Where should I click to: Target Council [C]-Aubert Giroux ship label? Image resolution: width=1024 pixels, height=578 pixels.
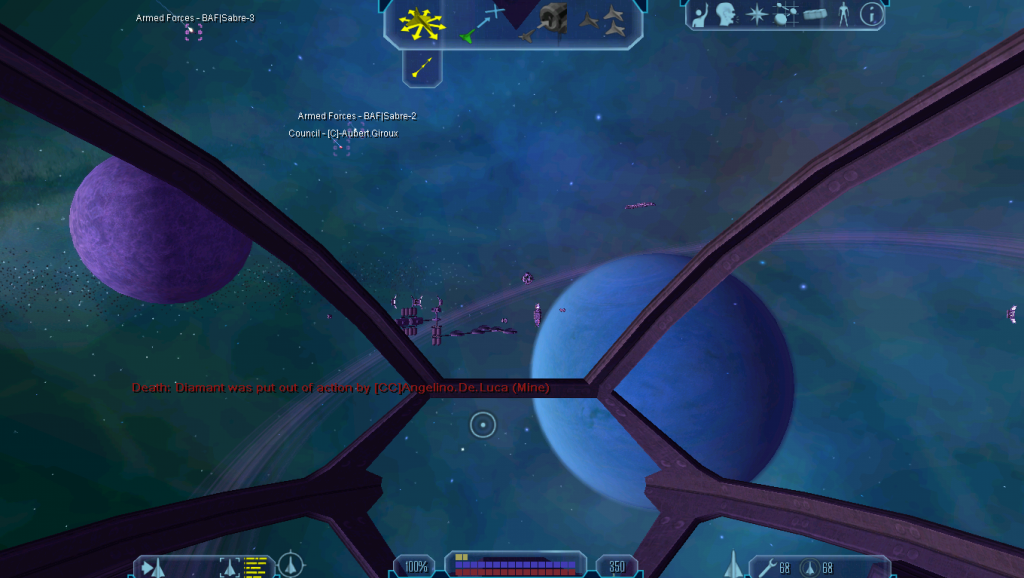pos(343,134)
